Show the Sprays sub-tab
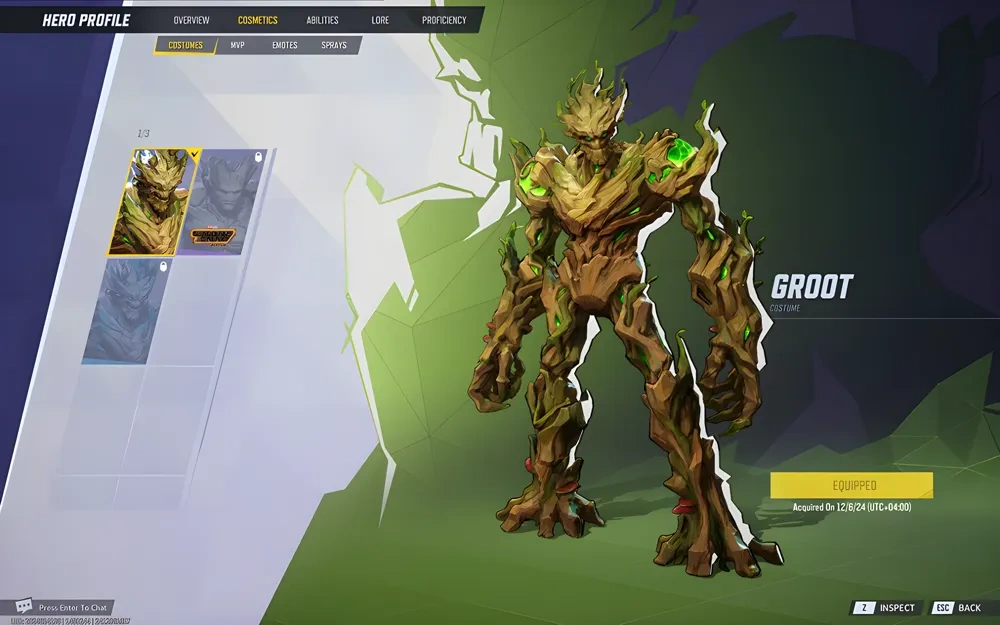 click(x=334, y=45)
